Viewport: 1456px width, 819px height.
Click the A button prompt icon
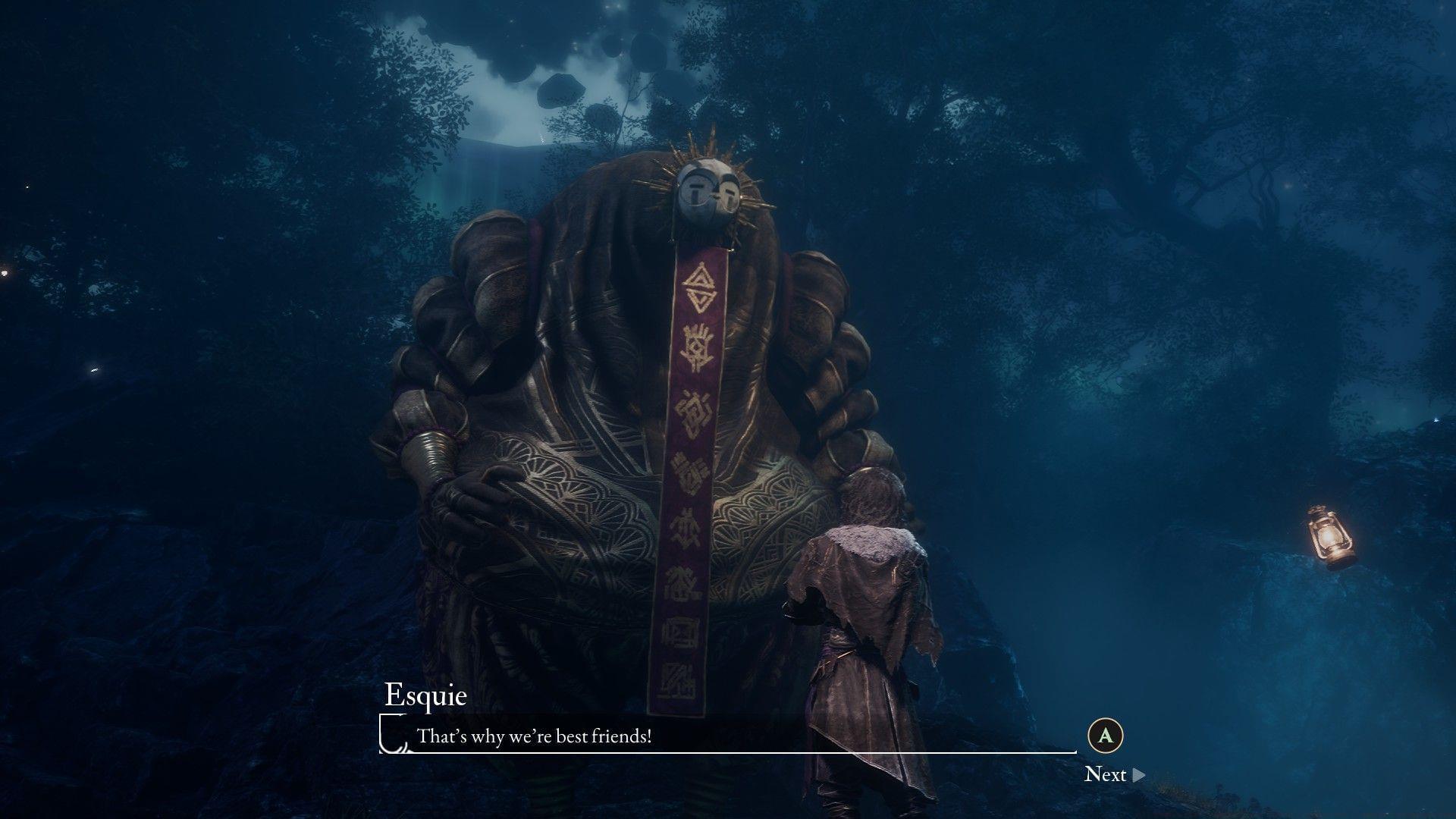point(1106,734)
